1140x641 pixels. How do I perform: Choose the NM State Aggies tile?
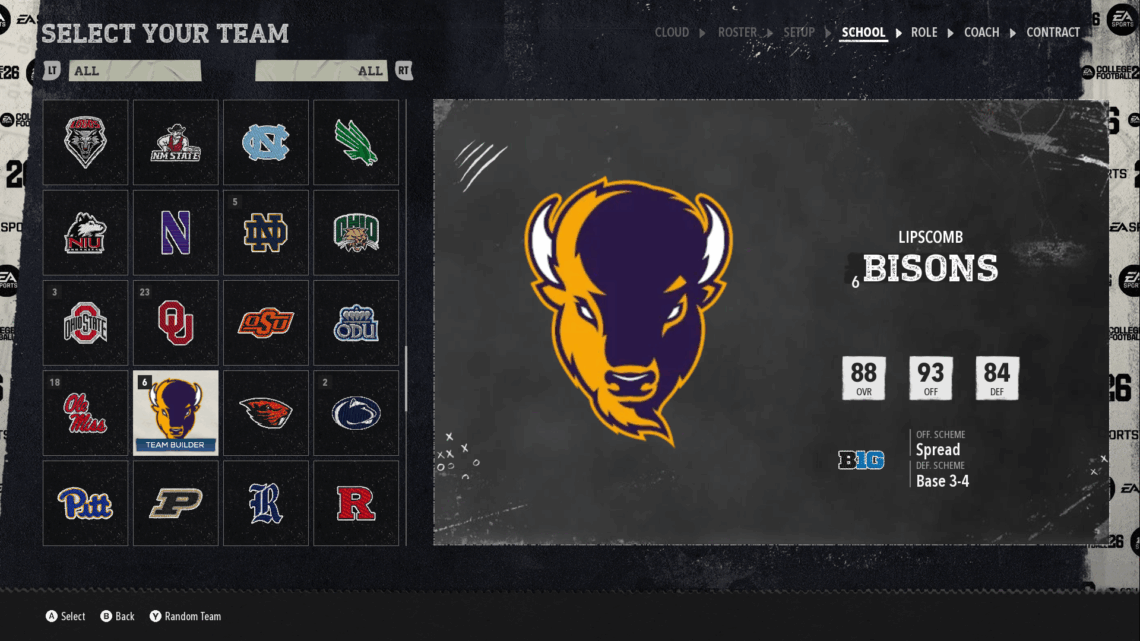pyautogui.click(x=175, y=142)
